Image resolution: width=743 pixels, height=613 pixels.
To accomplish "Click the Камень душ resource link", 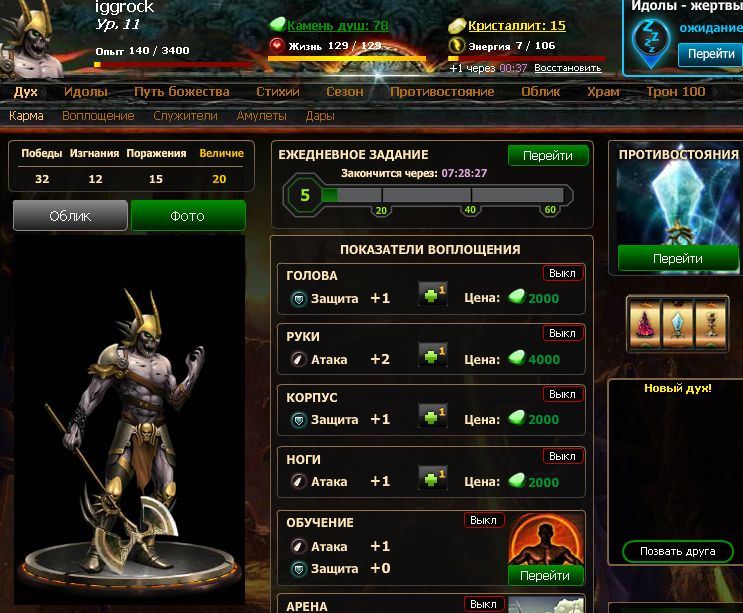I will (337, 25).
